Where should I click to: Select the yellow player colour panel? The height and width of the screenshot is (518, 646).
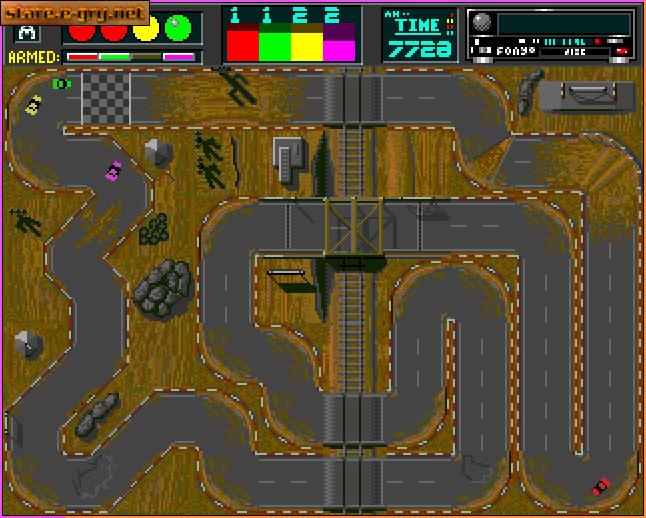pos(306,43)
